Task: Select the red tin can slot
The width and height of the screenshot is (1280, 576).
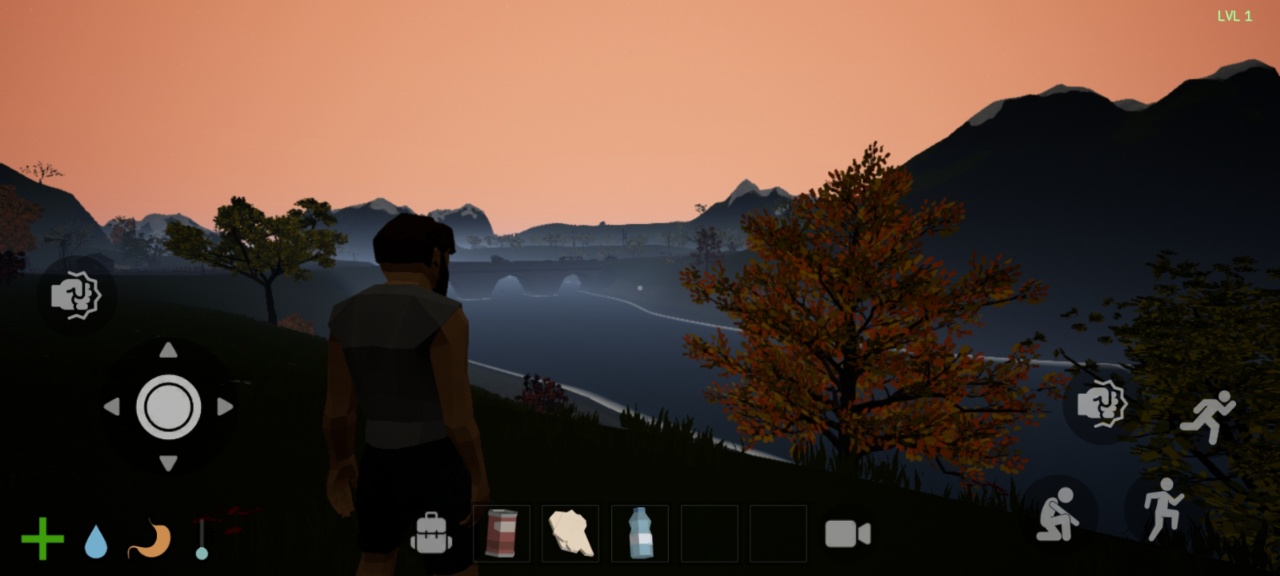Action: click(x=501, y=533)
